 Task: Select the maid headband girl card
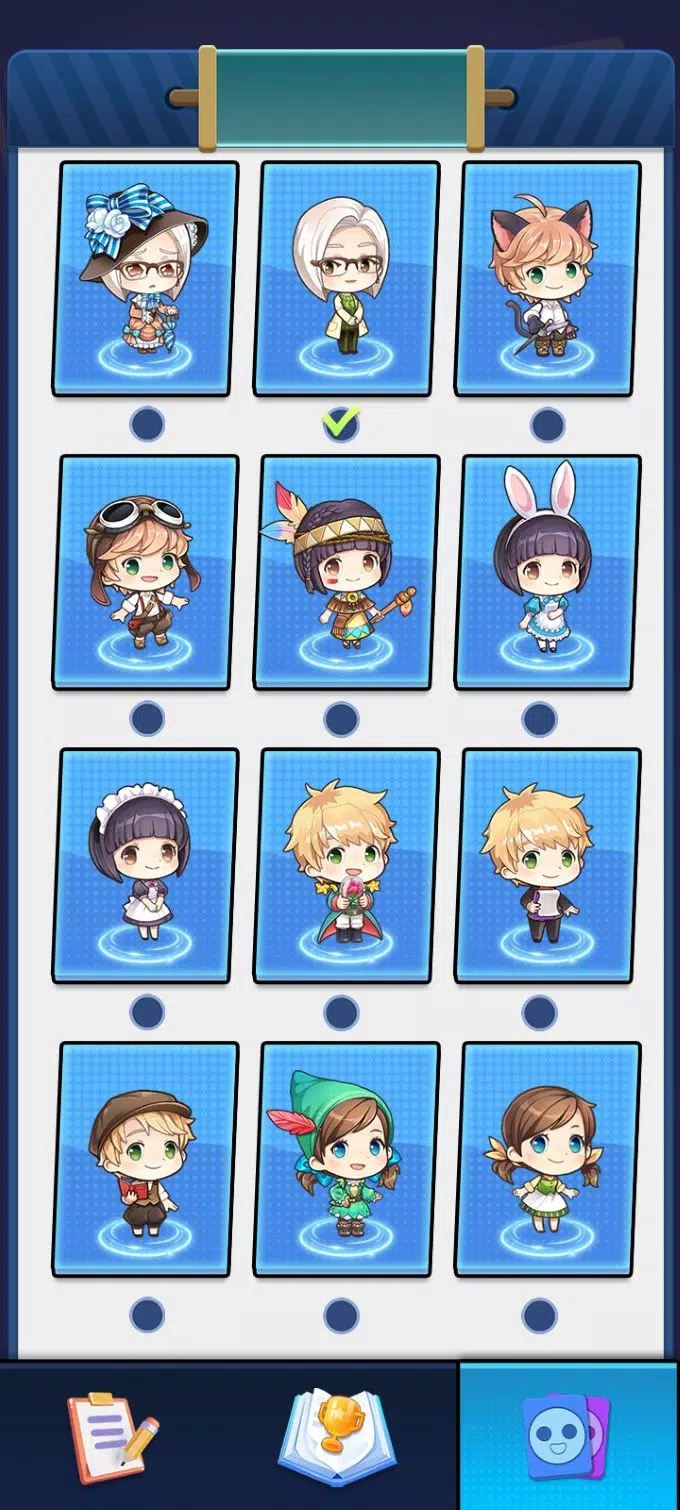(146, 866)
